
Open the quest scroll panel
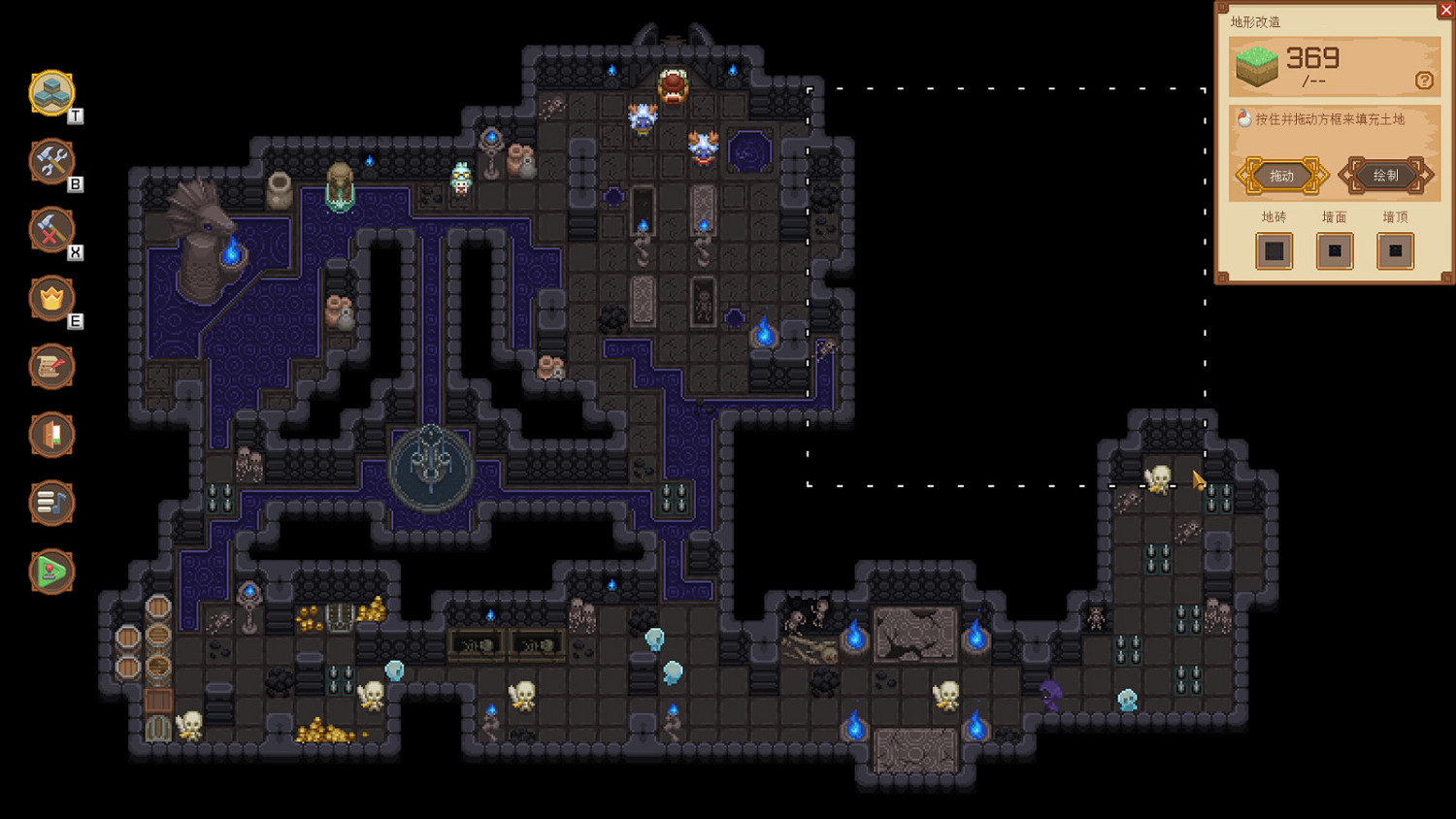click(x=52, y=367)
